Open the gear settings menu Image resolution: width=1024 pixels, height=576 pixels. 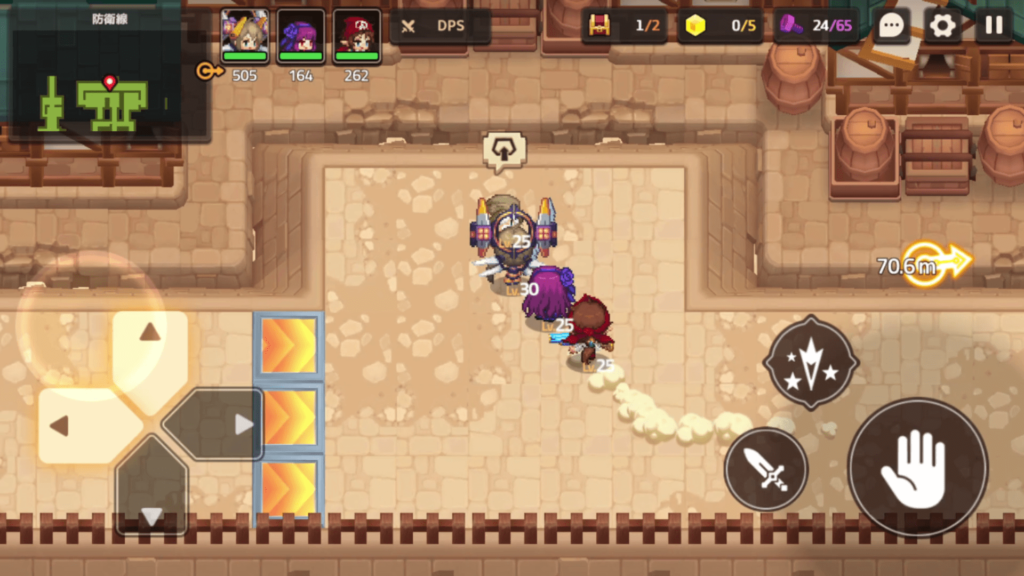coord(942,26)
